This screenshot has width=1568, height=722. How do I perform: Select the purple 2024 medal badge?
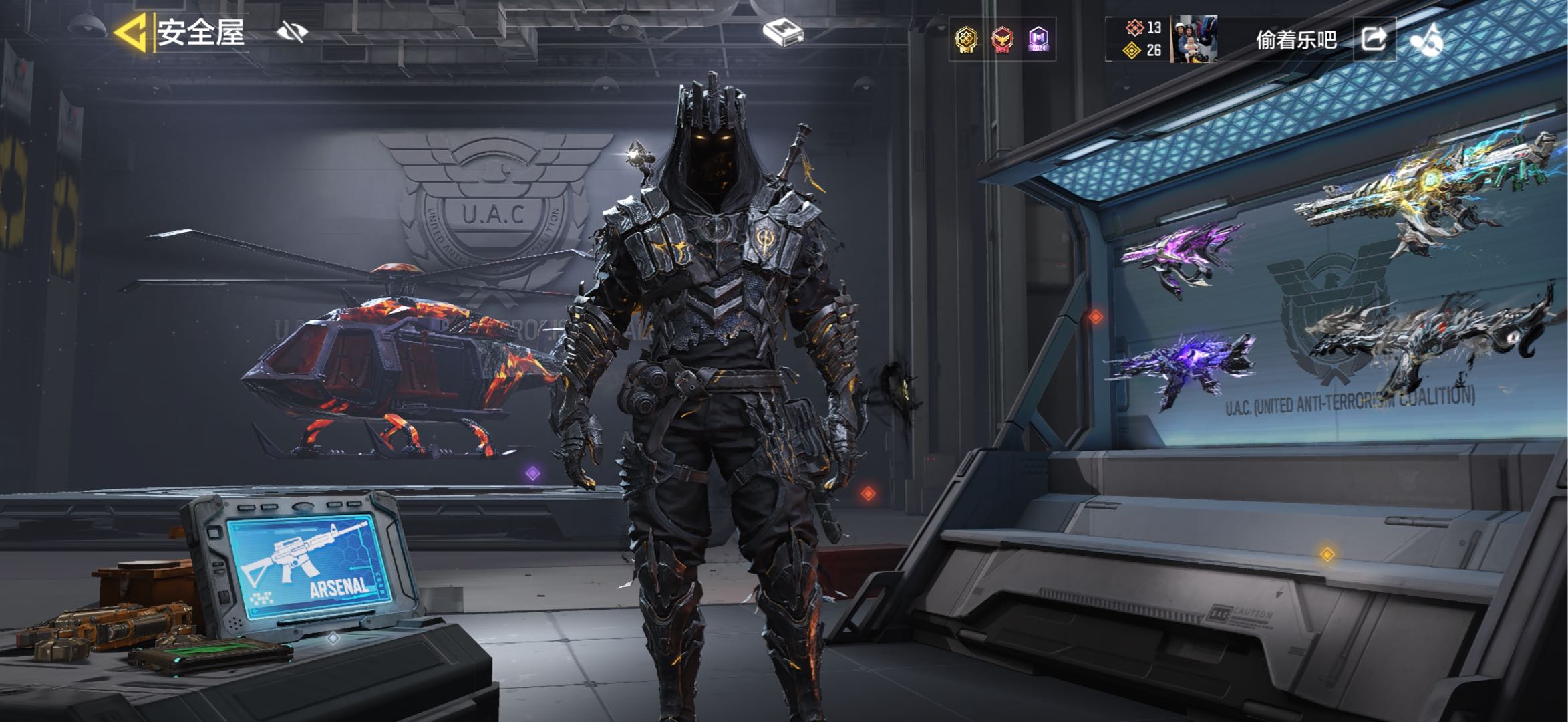tap(1038, 40)
